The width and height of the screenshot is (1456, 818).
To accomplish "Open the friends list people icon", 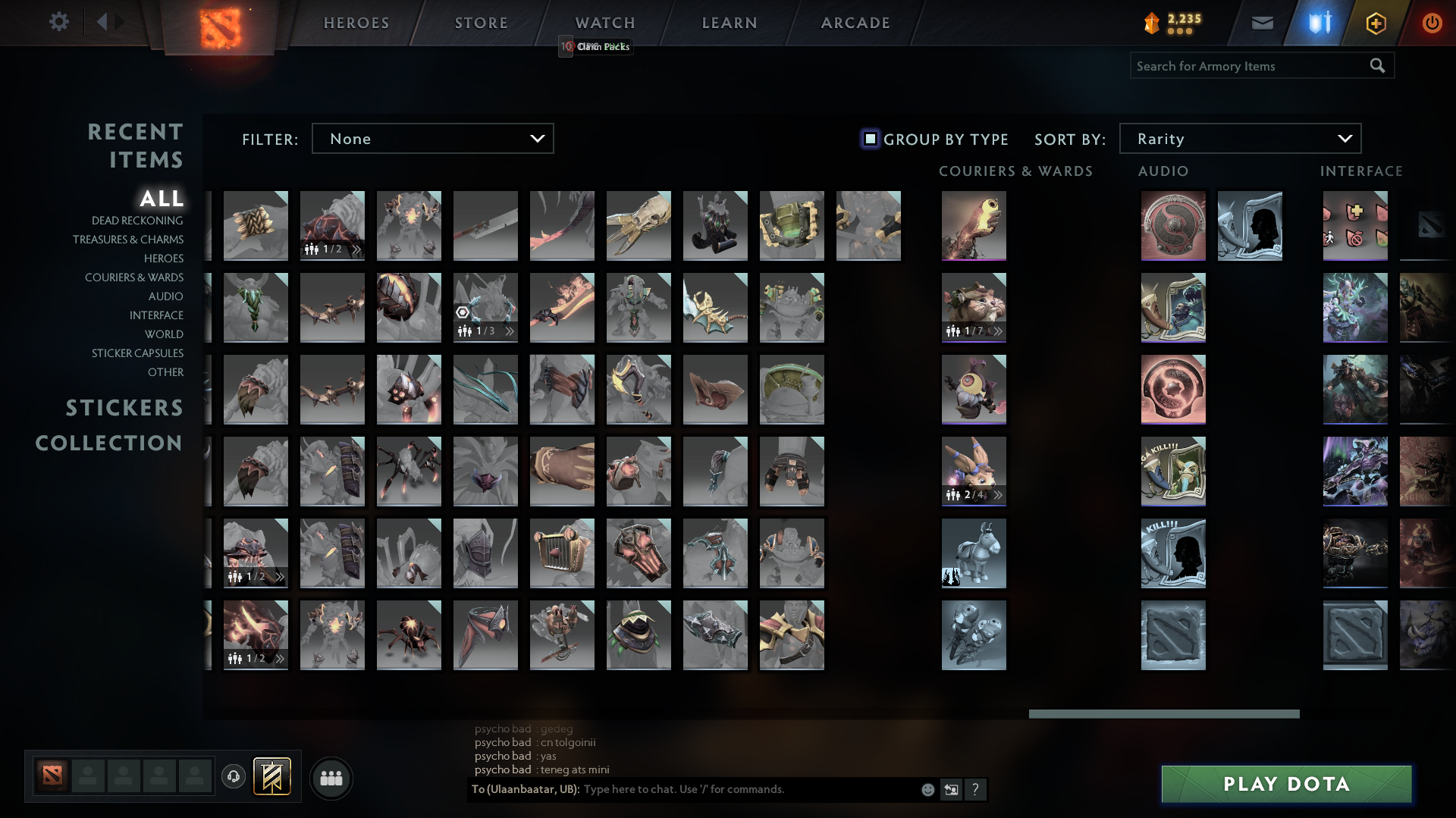I will pos(331,777).
